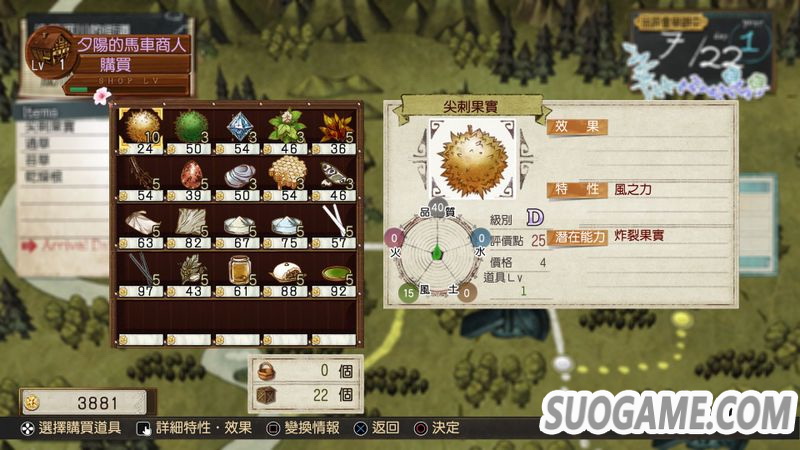Select the red-orange leafy plant item
The width and height of the screenshot is (800, 450).
pos(334,126)
